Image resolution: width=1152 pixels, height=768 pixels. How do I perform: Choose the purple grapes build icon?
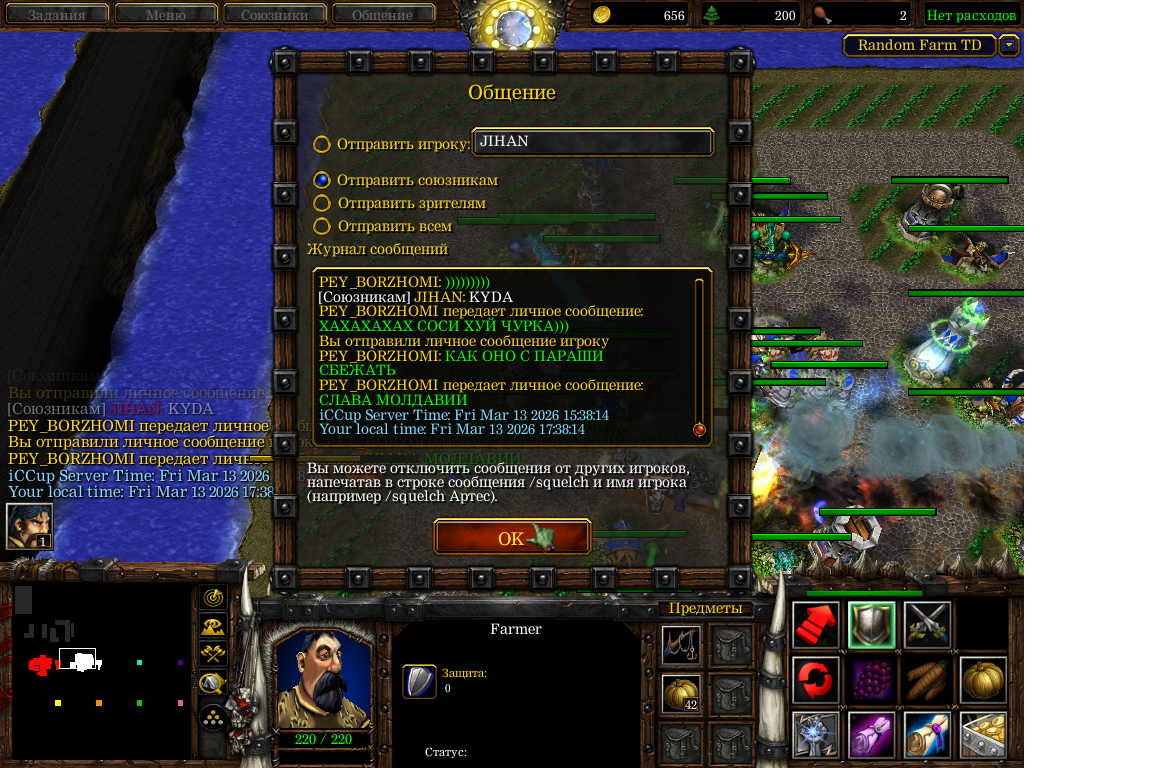(872, 680)
